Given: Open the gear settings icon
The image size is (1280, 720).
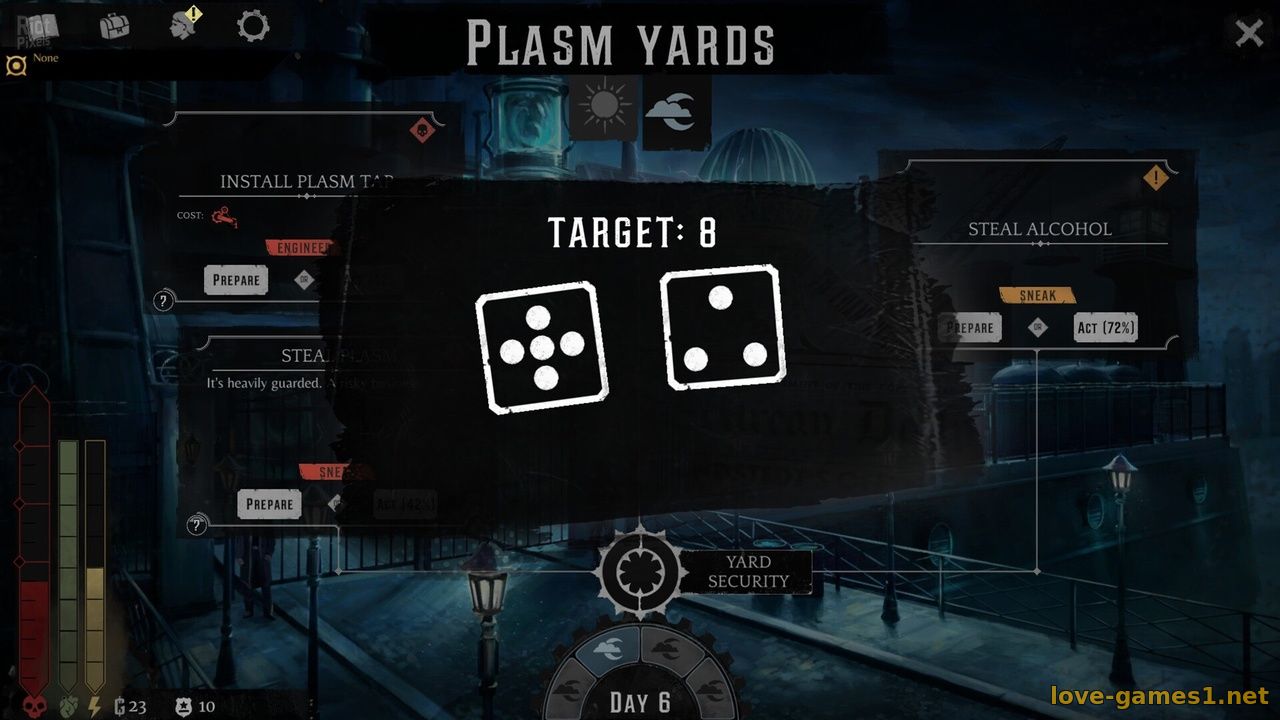Looking at the screenshot, I should pyautogui.click(x=253, y=26).
